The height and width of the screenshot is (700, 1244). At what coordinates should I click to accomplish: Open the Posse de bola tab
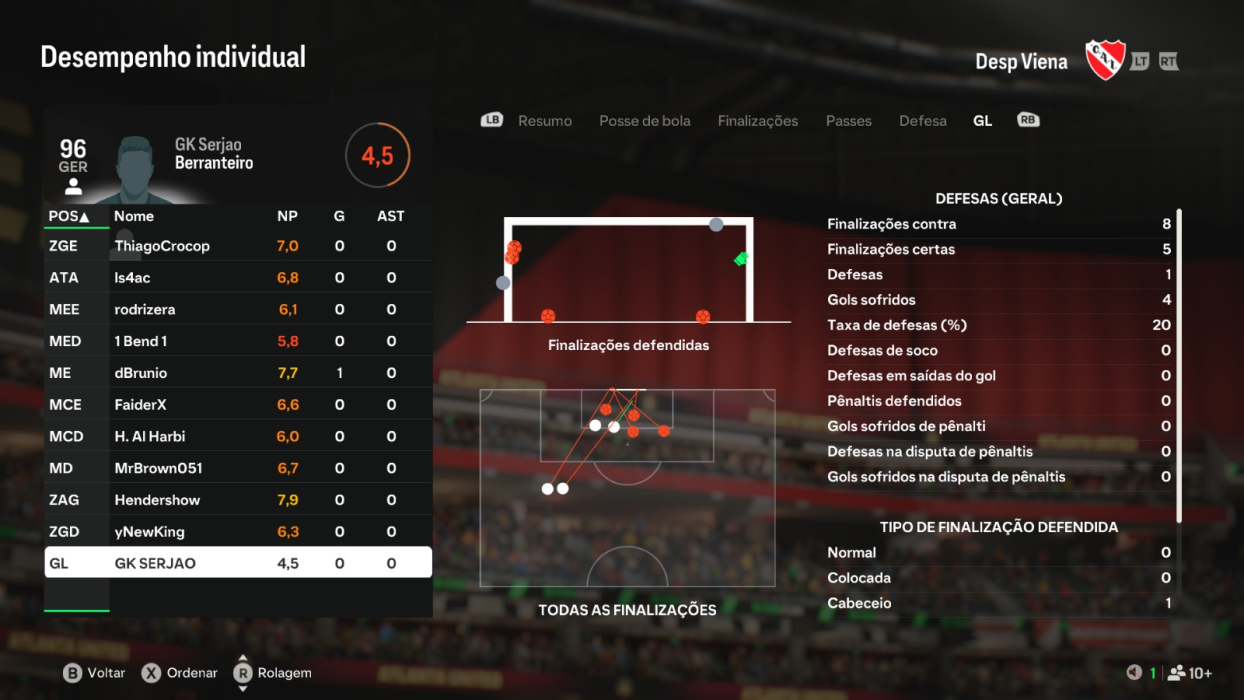(644, 121)
